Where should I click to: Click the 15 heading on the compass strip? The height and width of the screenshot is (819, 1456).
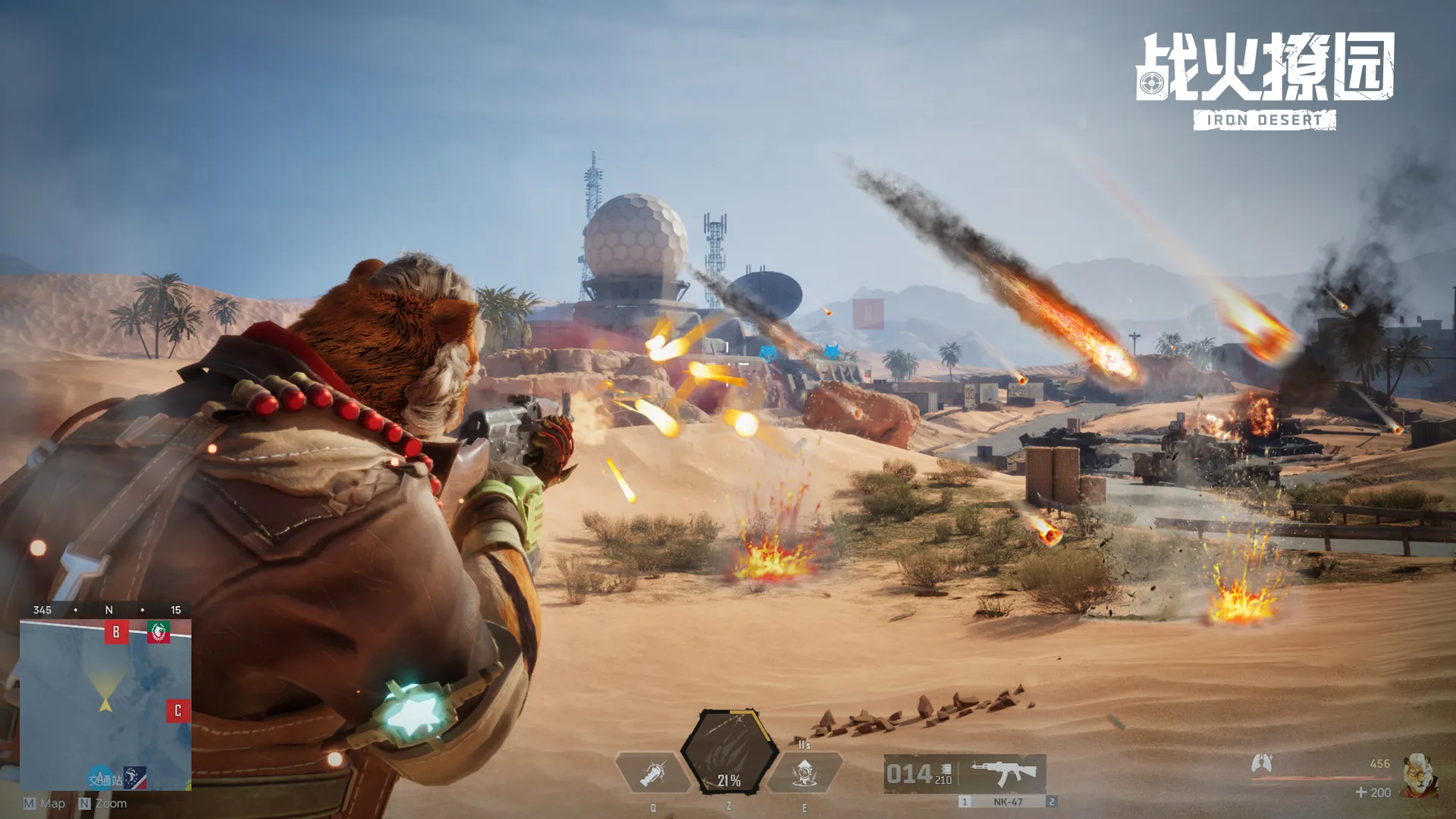tap(177, 610)
